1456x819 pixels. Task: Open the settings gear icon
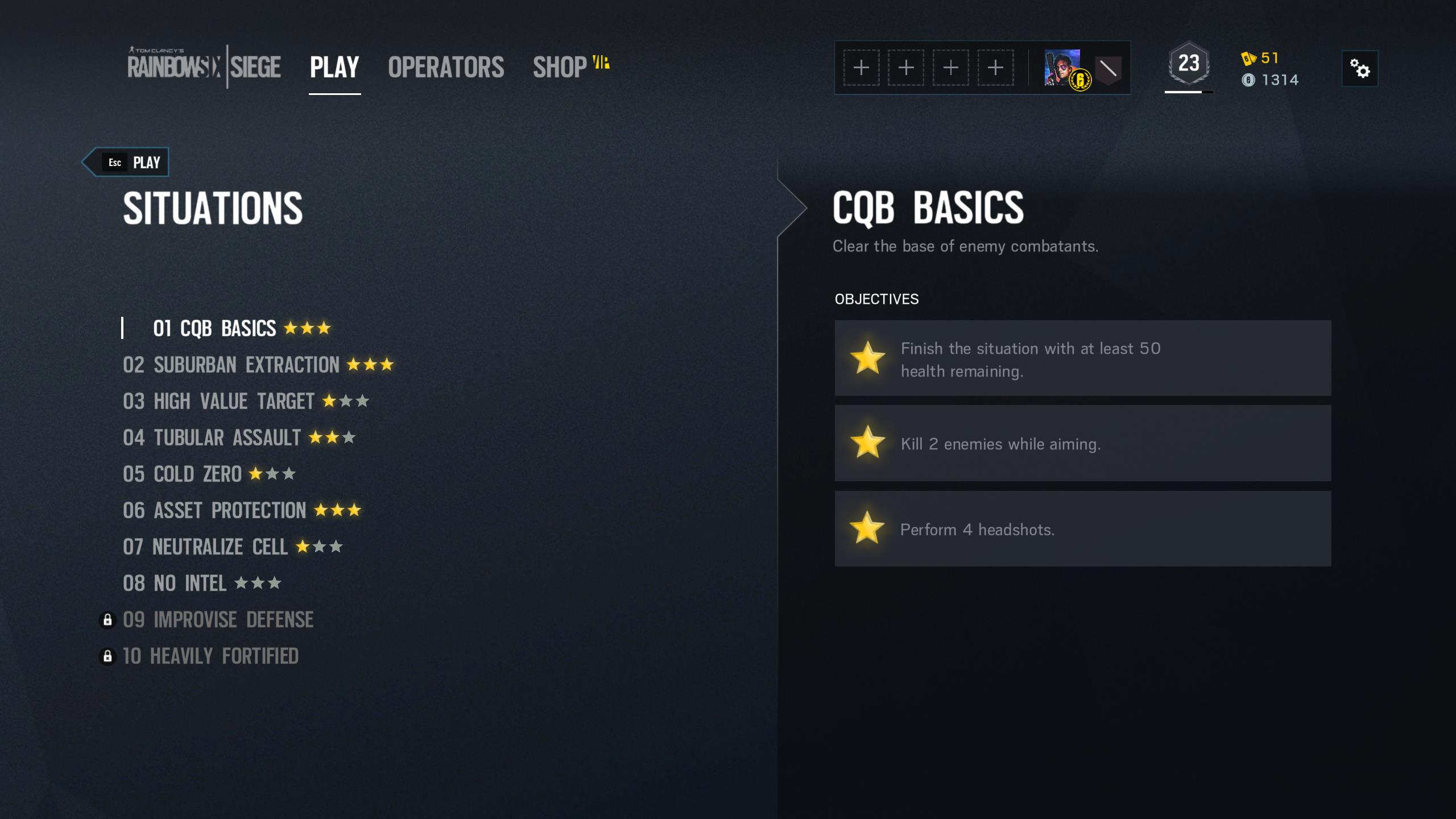[x=1360, y=68]
